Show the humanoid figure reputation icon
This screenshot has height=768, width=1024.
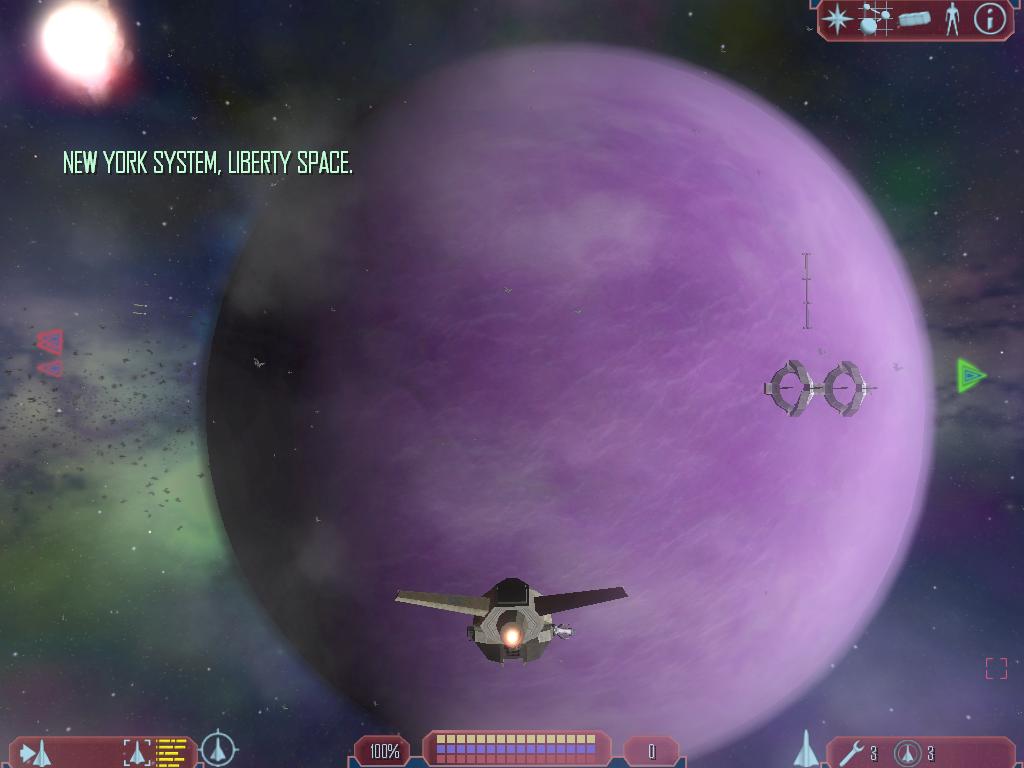[x=952, y=19]
